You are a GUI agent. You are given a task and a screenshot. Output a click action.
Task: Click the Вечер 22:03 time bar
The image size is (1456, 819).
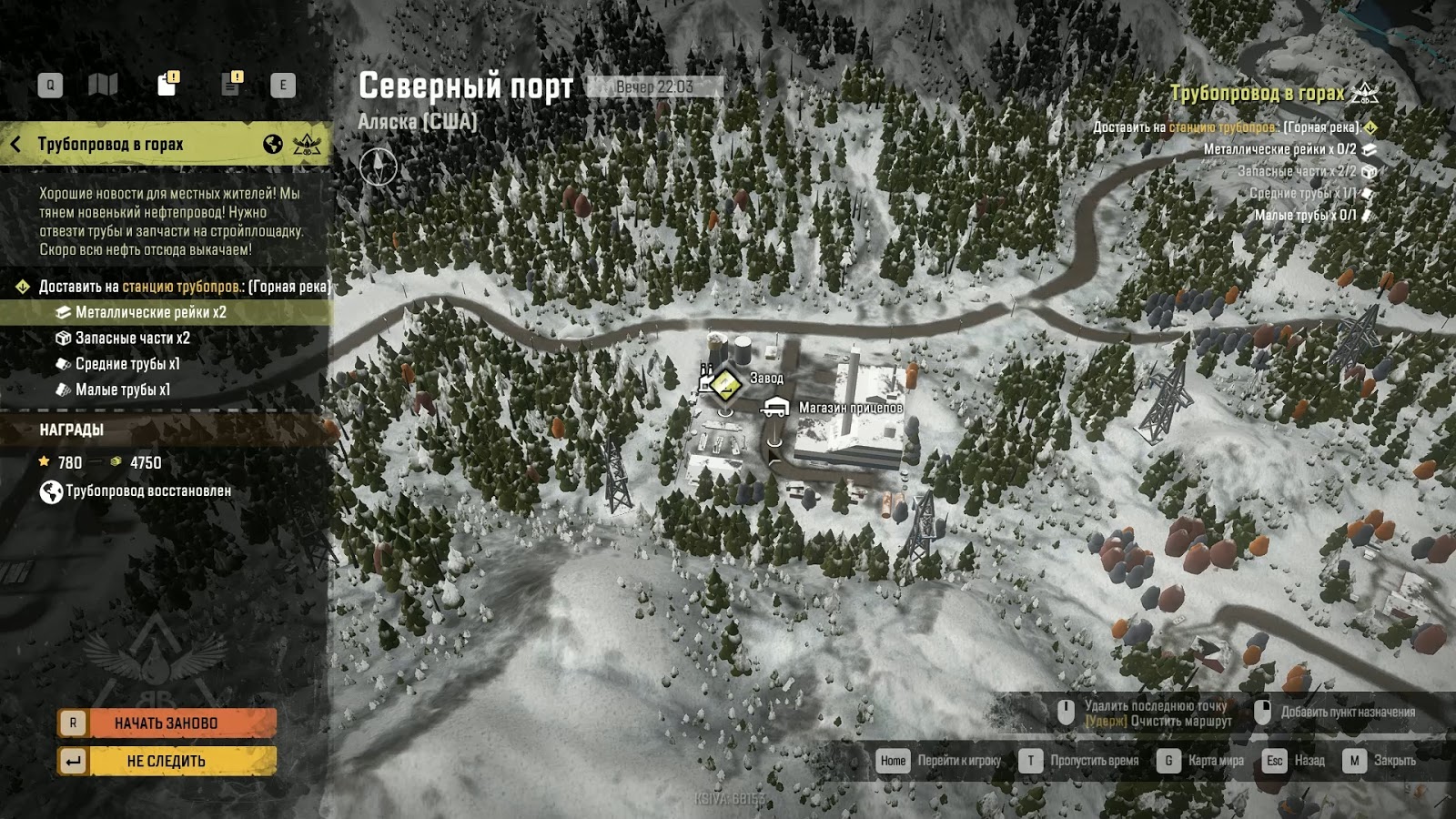654,88
